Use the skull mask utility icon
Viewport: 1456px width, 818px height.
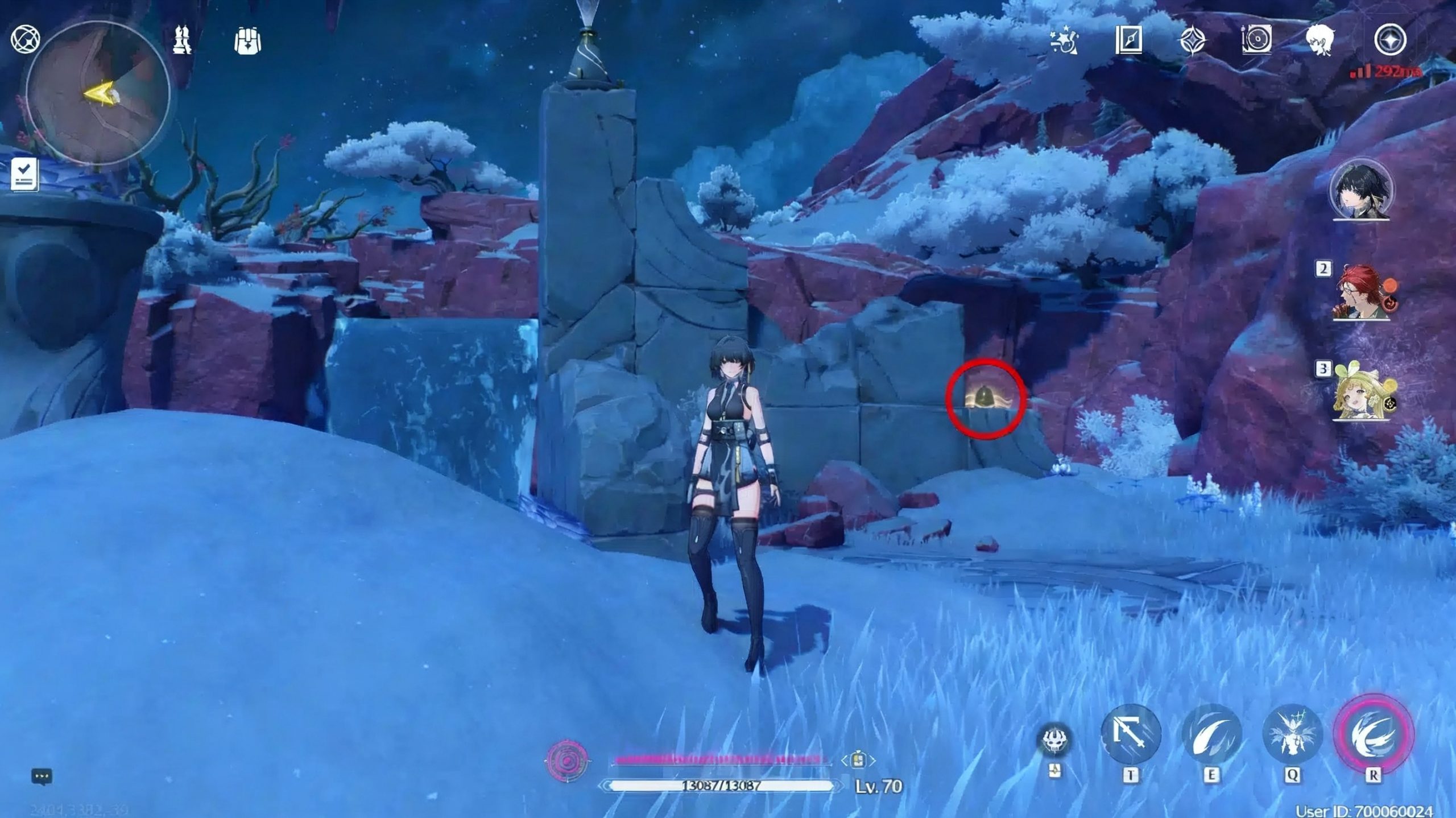1054,741
